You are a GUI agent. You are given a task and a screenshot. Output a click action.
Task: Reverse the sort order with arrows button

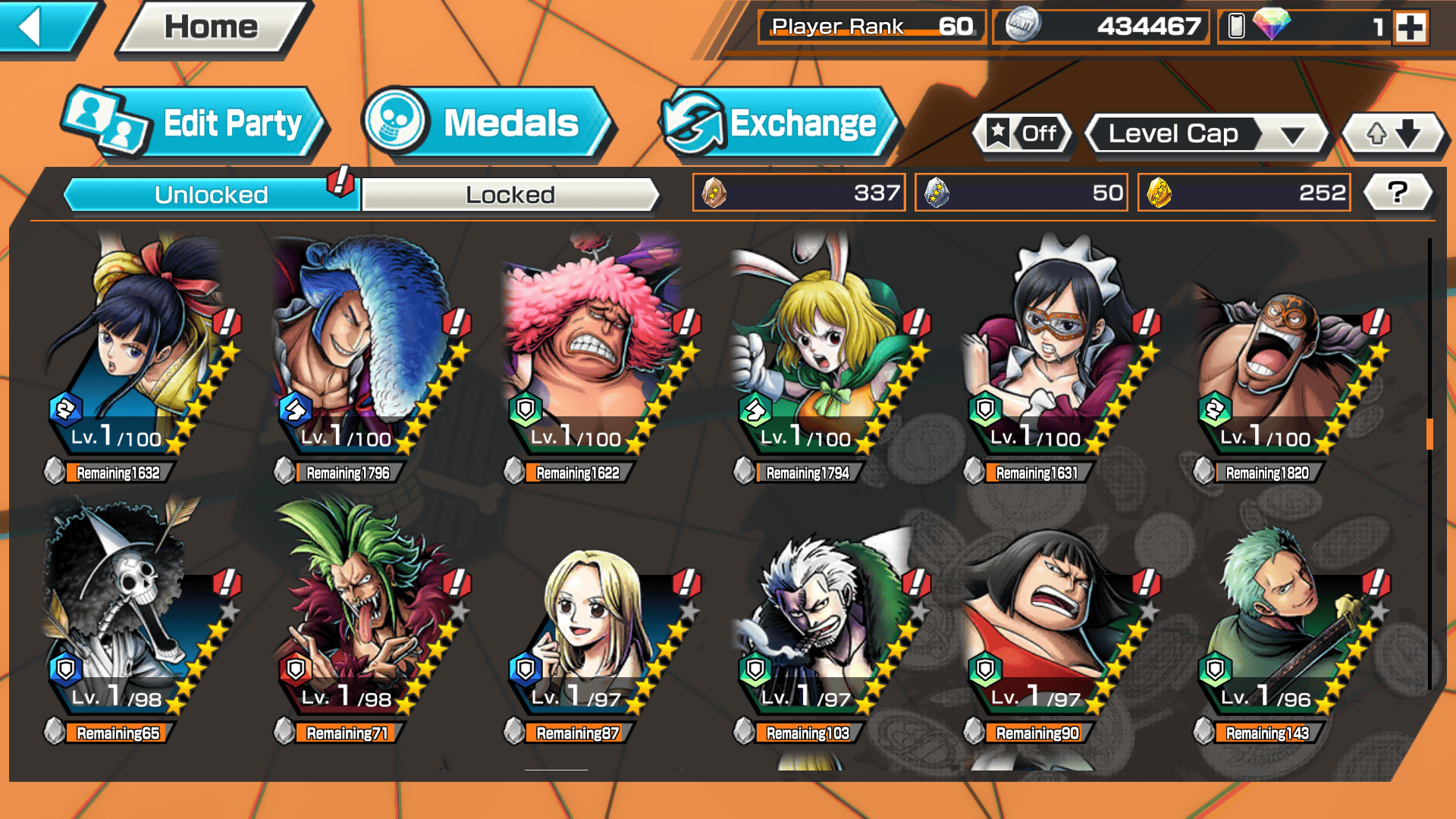point(1393,134)
